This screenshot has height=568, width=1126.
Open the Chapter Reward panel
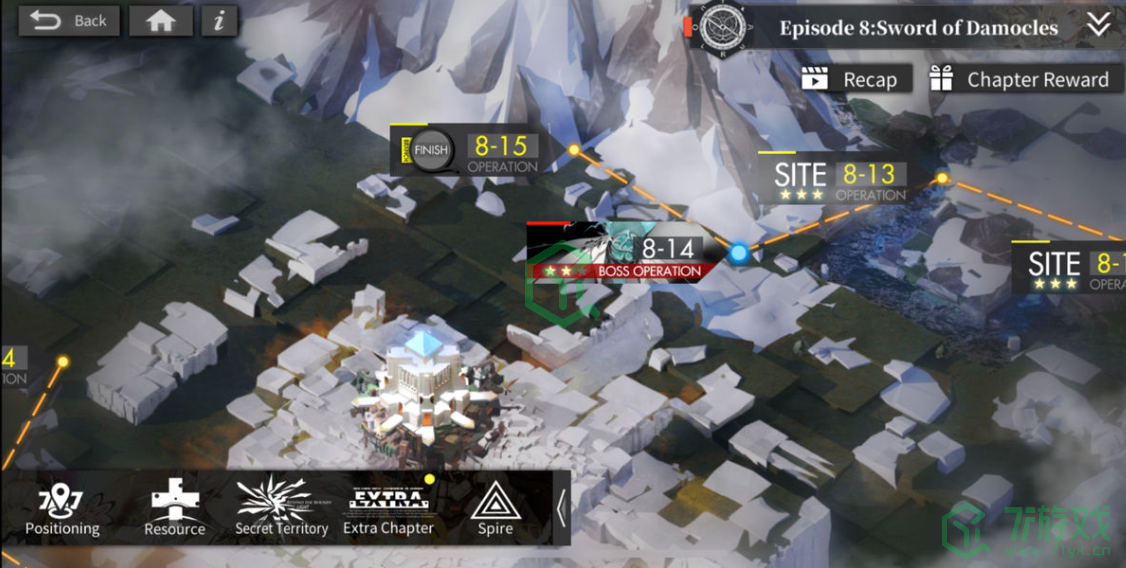[1022, 80]
